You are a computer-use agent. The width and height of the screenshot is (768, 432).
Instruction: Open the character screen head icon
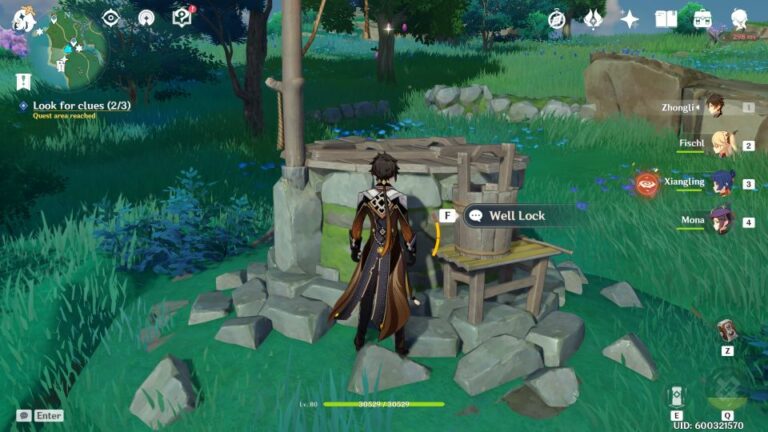[x=739, y=19]
